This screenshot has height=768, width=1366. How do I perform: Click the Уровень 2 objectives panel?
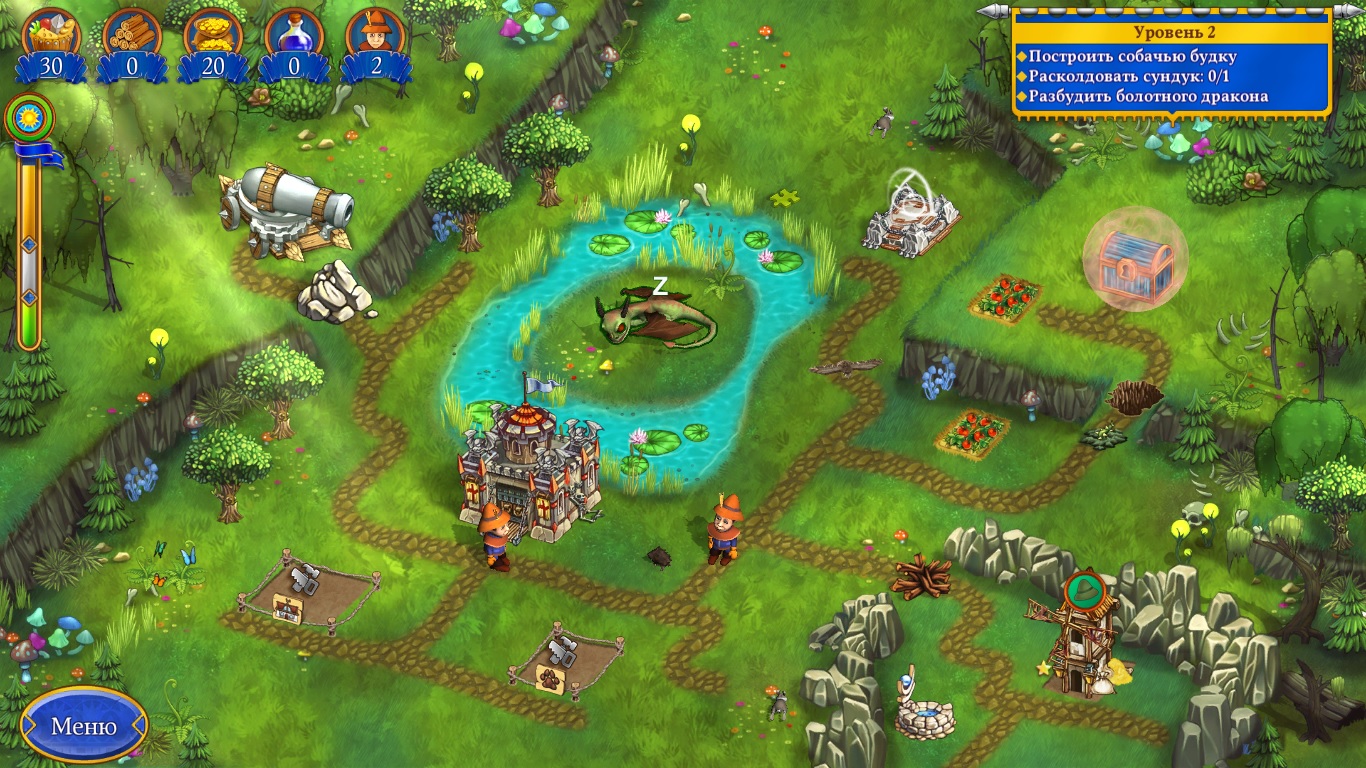click(x=1171, y=64)
